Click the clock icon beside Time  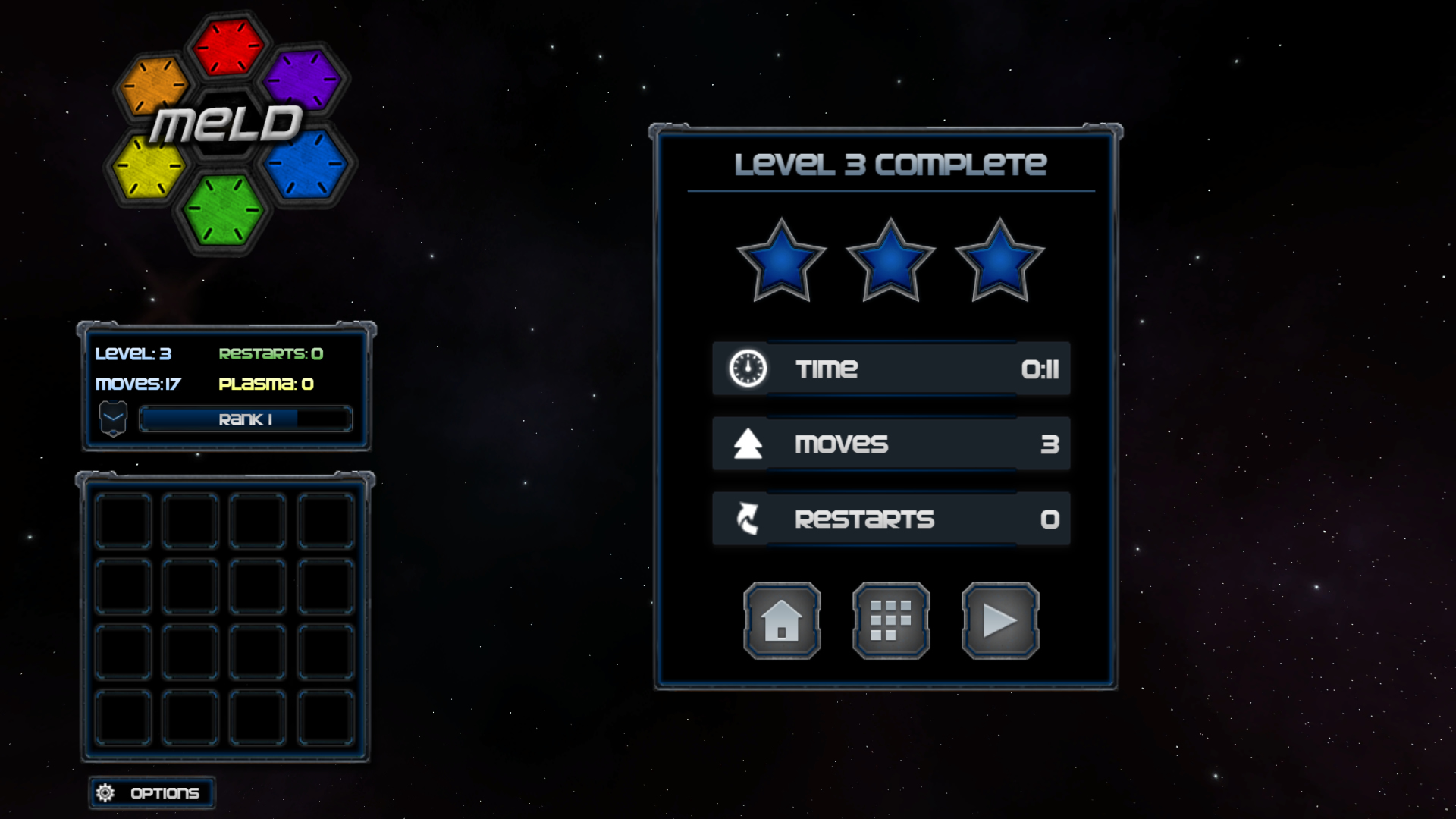coord(746,369)
